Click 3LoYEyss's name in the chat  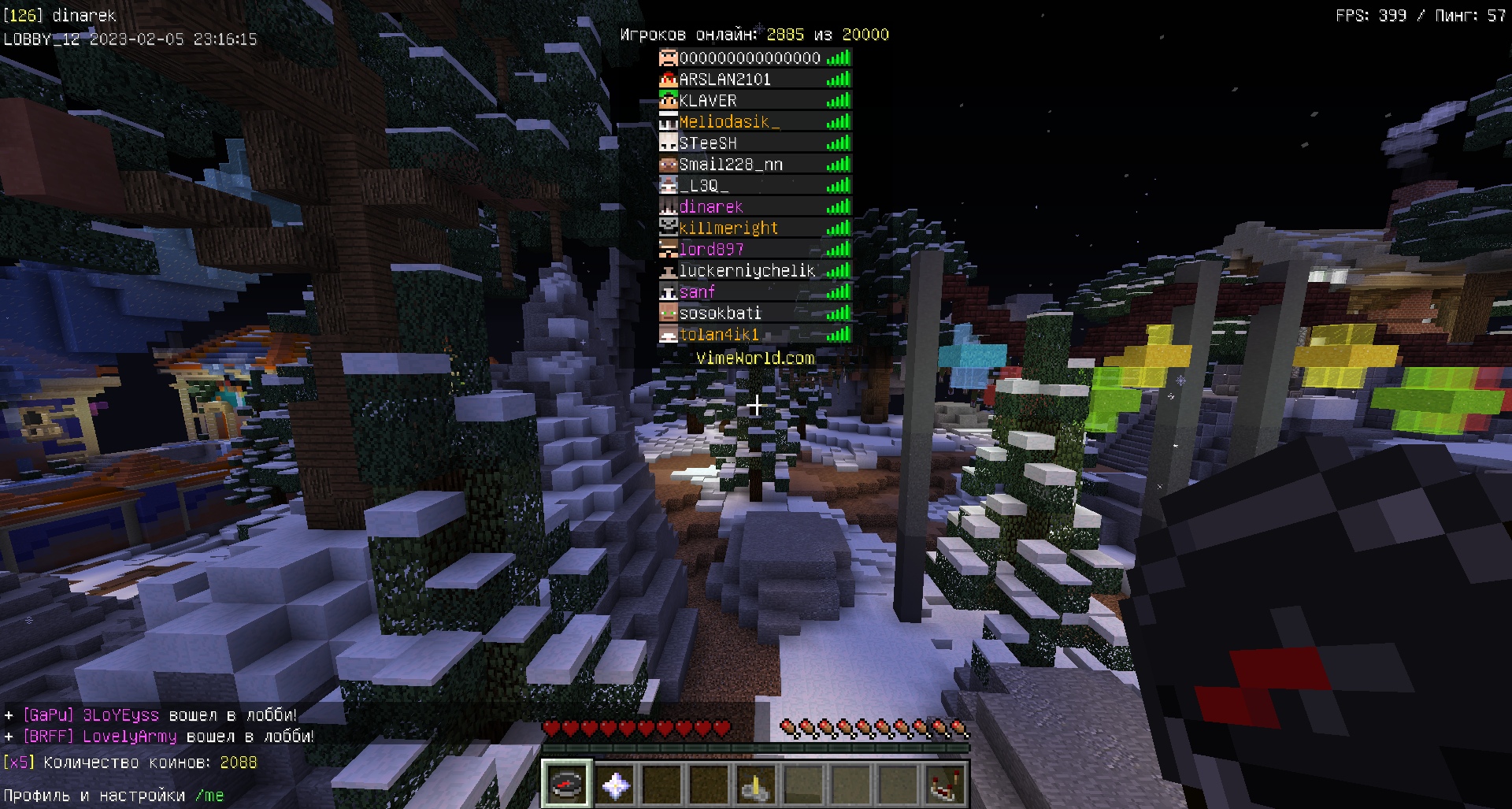[x=120, y=715]
